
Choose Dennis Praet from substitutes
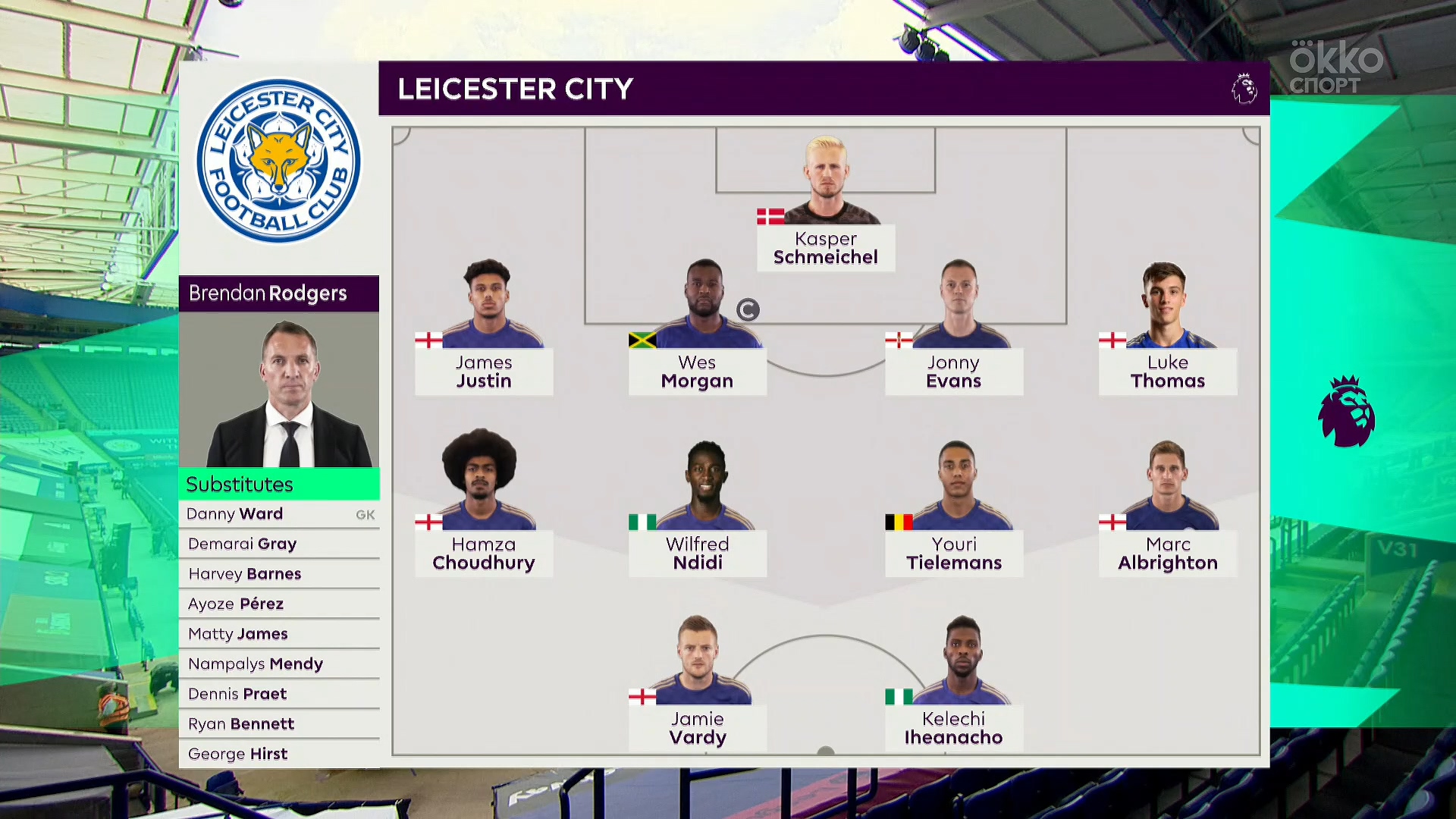(279, 694)
